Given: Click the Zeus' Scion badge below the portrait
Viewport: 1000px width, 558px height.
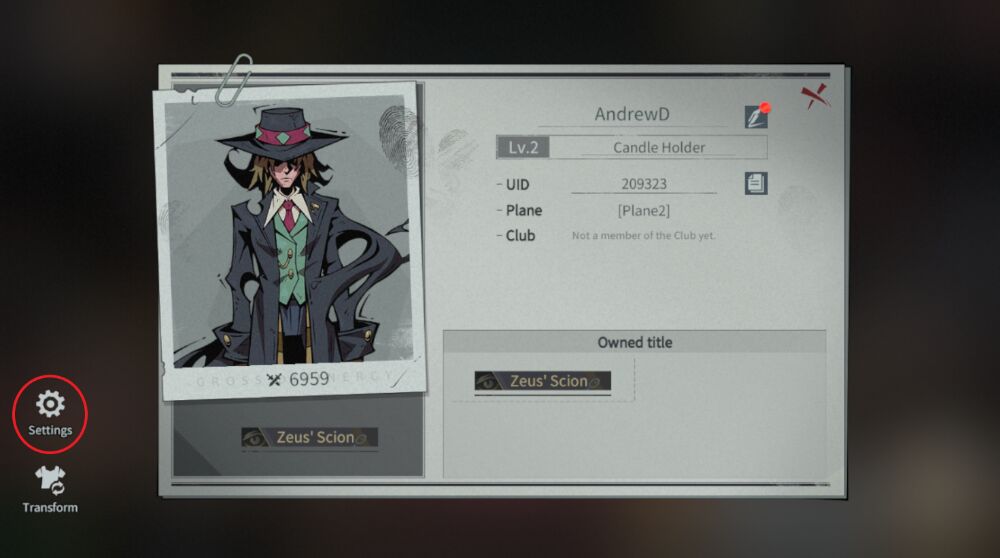Looking at the screenshot, I should pos(309,437).
